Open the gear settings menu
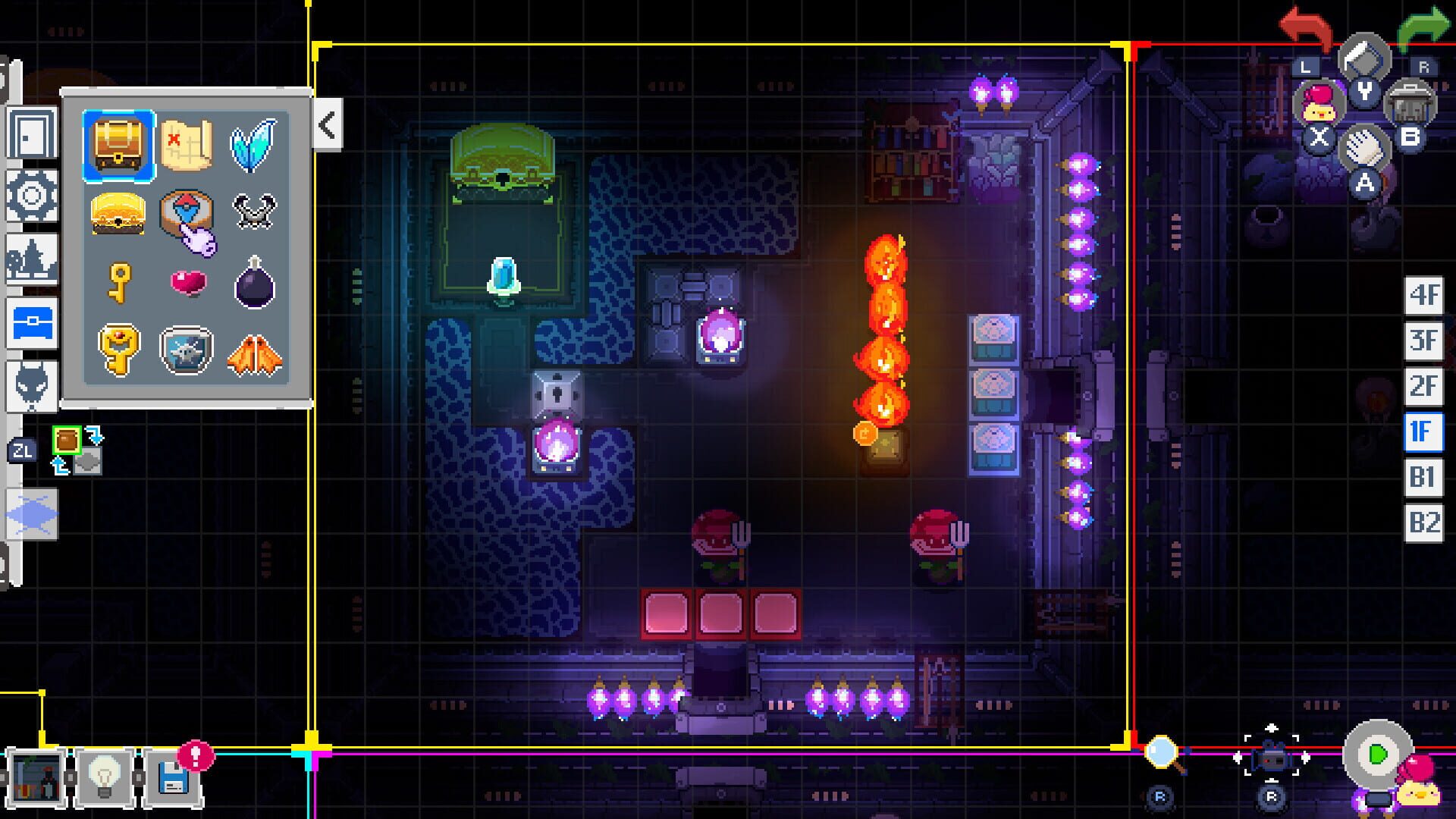Screen dimensions: 1456x819 click(32, 196)
